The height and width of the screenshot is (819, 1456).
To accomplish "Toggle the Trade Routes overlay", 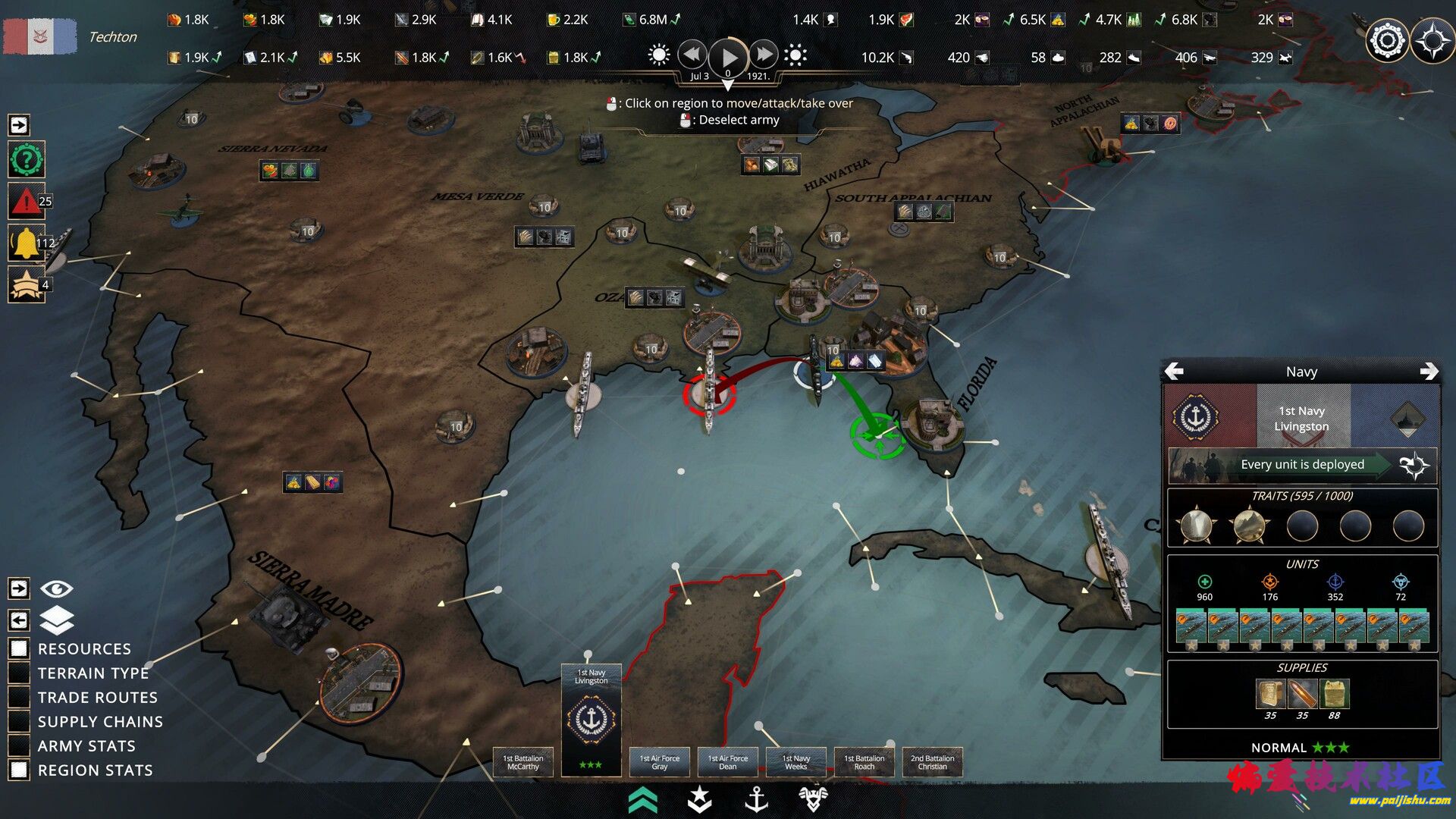I will point(19,697).
